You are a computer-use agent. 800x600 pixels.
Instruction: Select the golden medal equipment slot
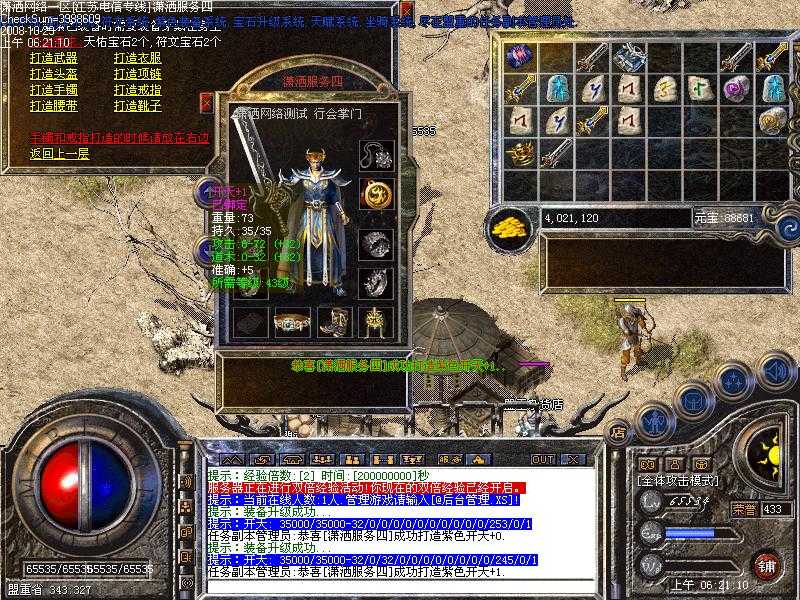[375, 192]
